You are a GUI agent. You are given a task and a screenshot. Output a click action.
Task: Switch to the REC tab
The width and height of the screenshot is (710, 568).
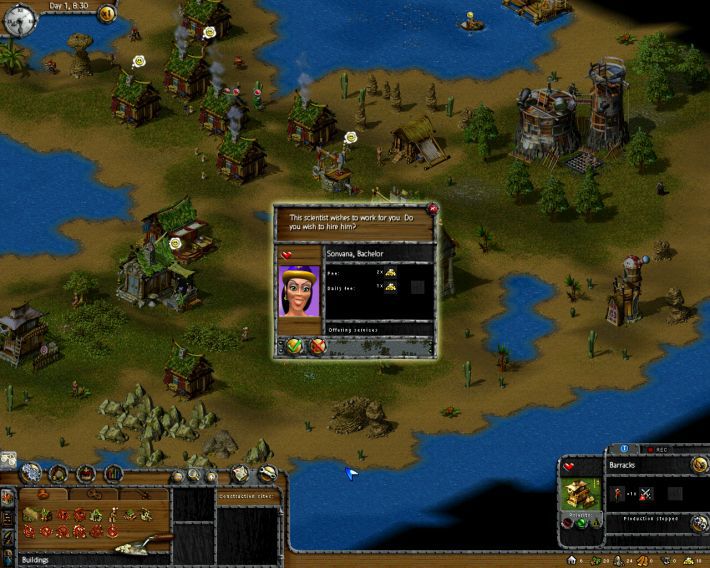pyautogui.click(x=656, y=450)
